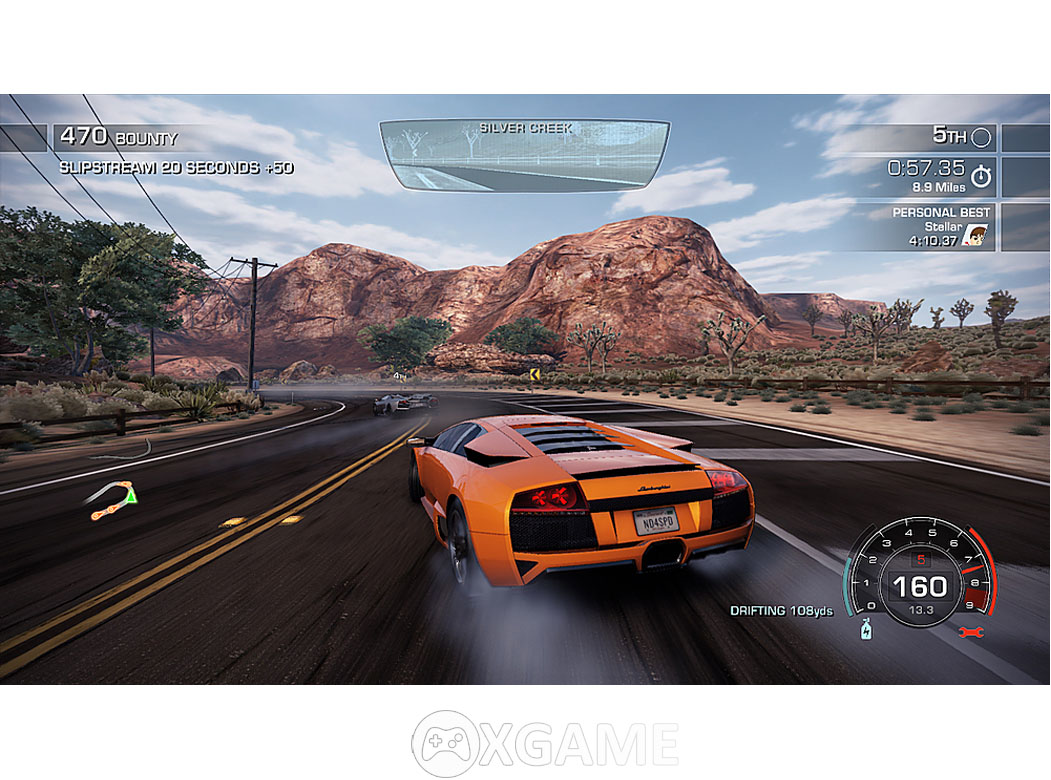
Task: Click the Silver Creek rear-view mirror
Action: [524, 155]
